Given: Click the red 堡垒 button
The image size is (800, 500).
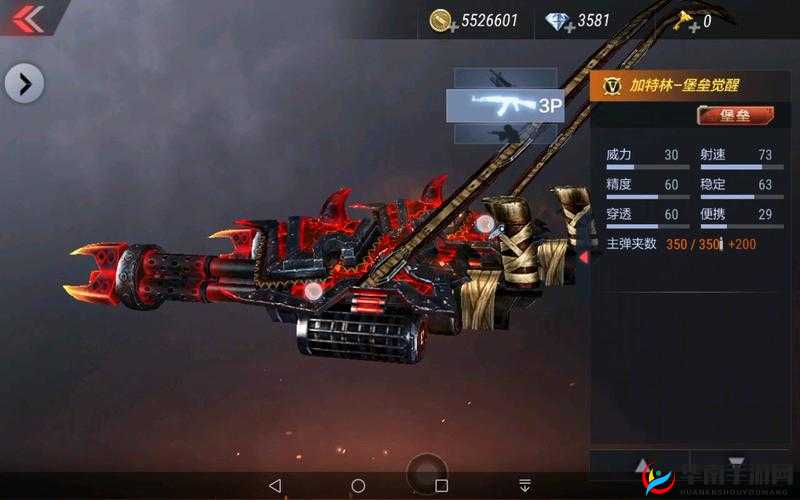Looking at the screenshot, I should click(x=735, y=116).
